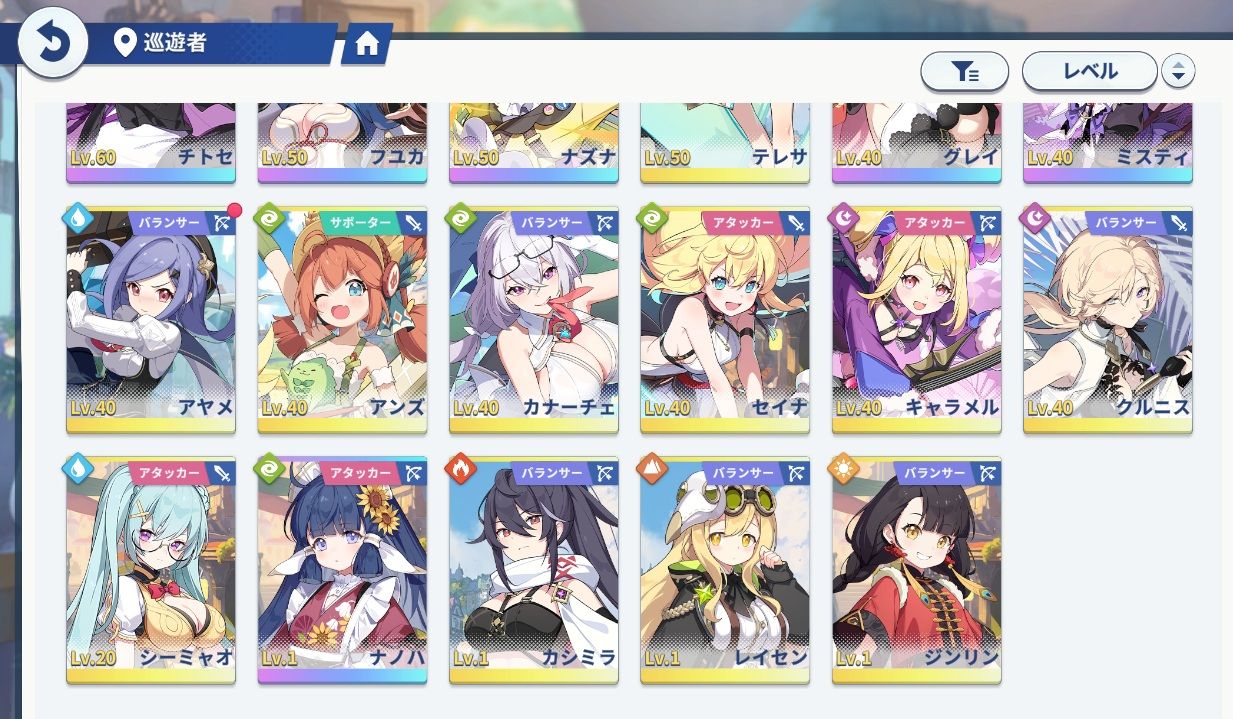Screen dimensions: 1233x719
Task: Open the カナーチェ character card
Action: (534, 320)
